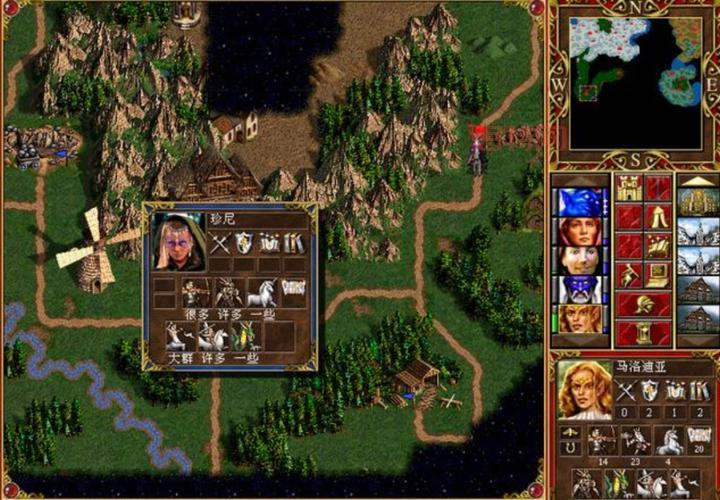Move hero with the running figure button
The image size is (720, 500).
629,274
